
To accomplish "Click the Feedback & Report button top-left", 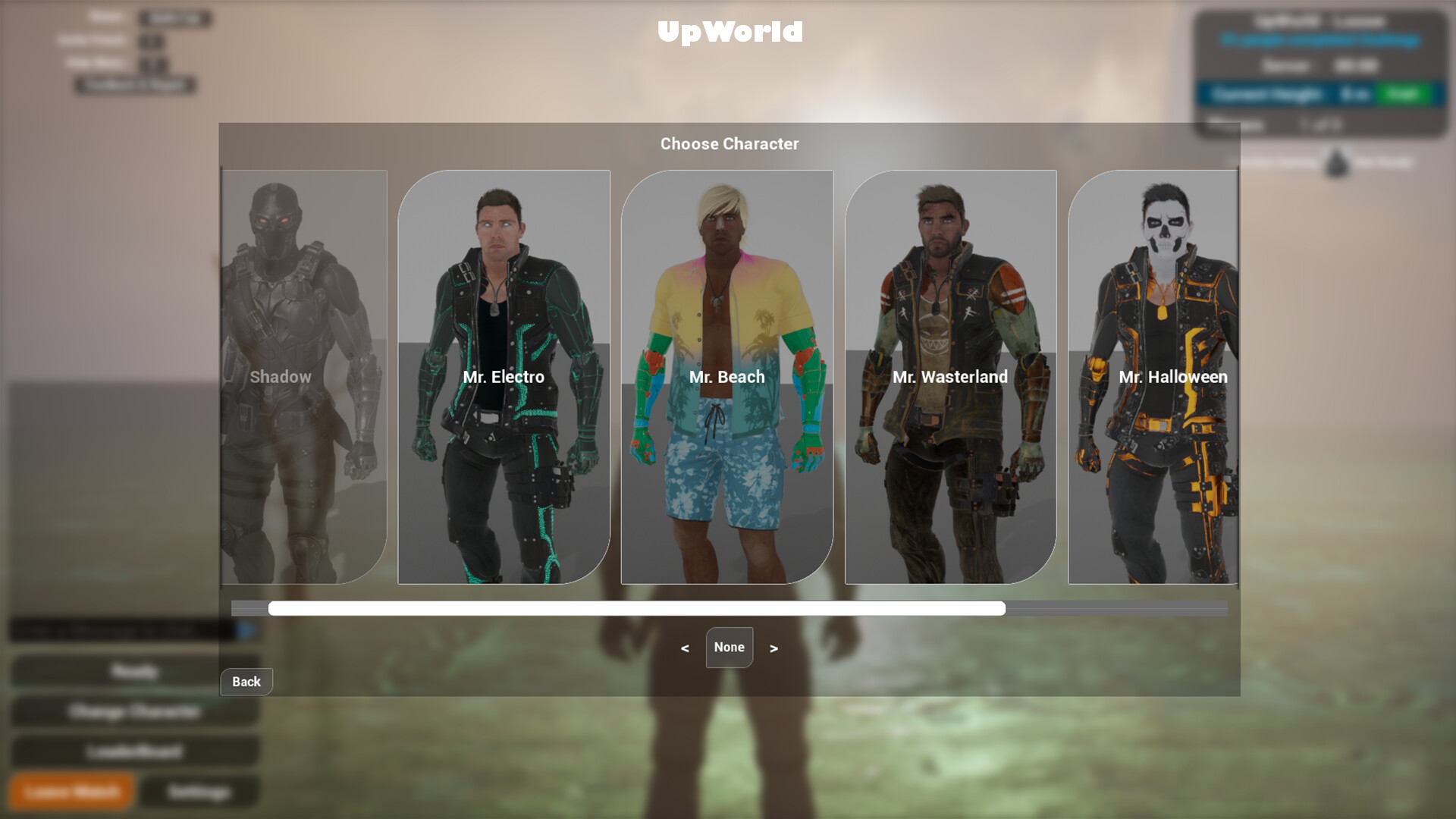I will point(136,86).
